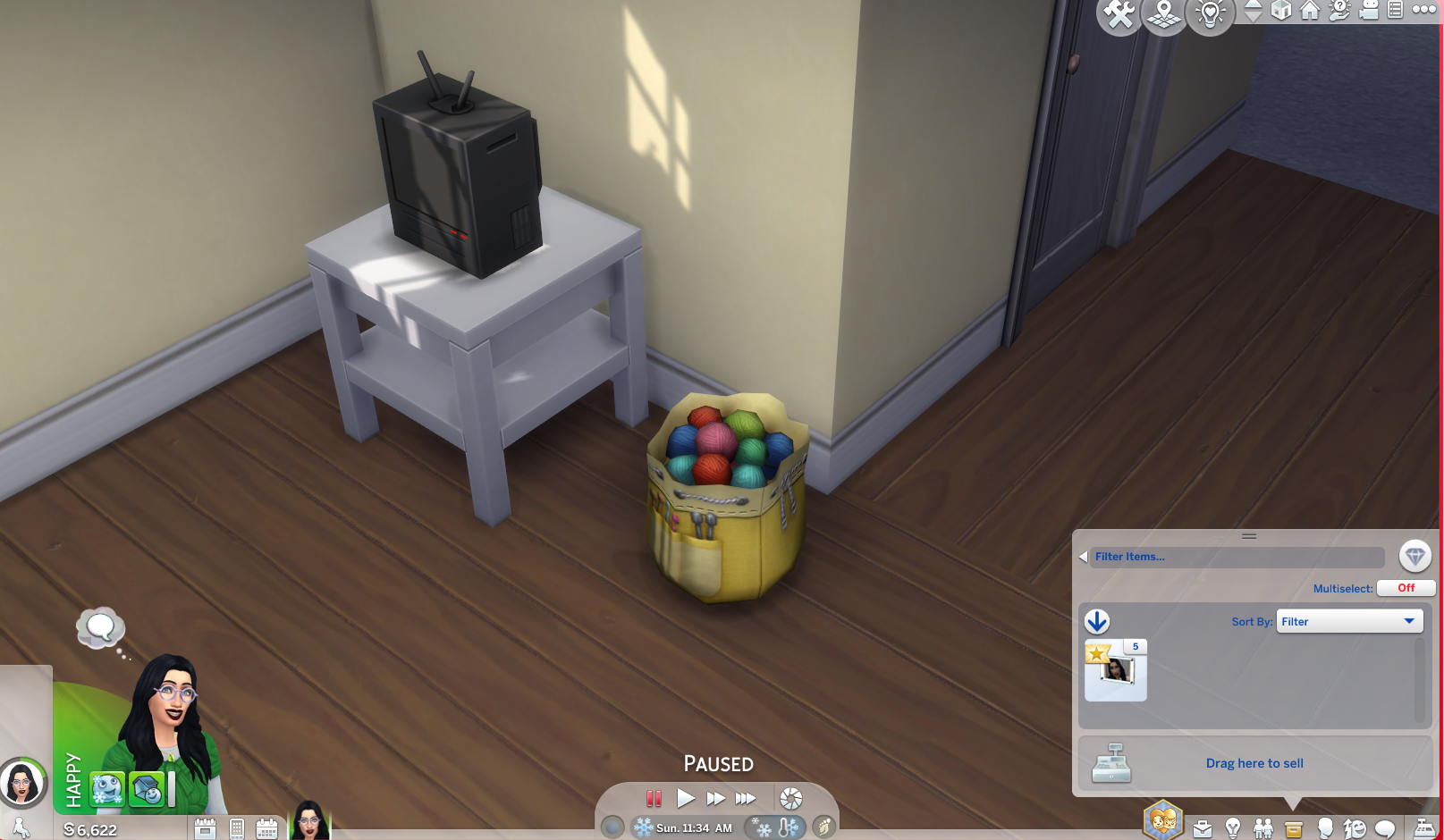
Task: Open the Build Mode hammer and wrench icon
Action: [x=1118, y=13]
